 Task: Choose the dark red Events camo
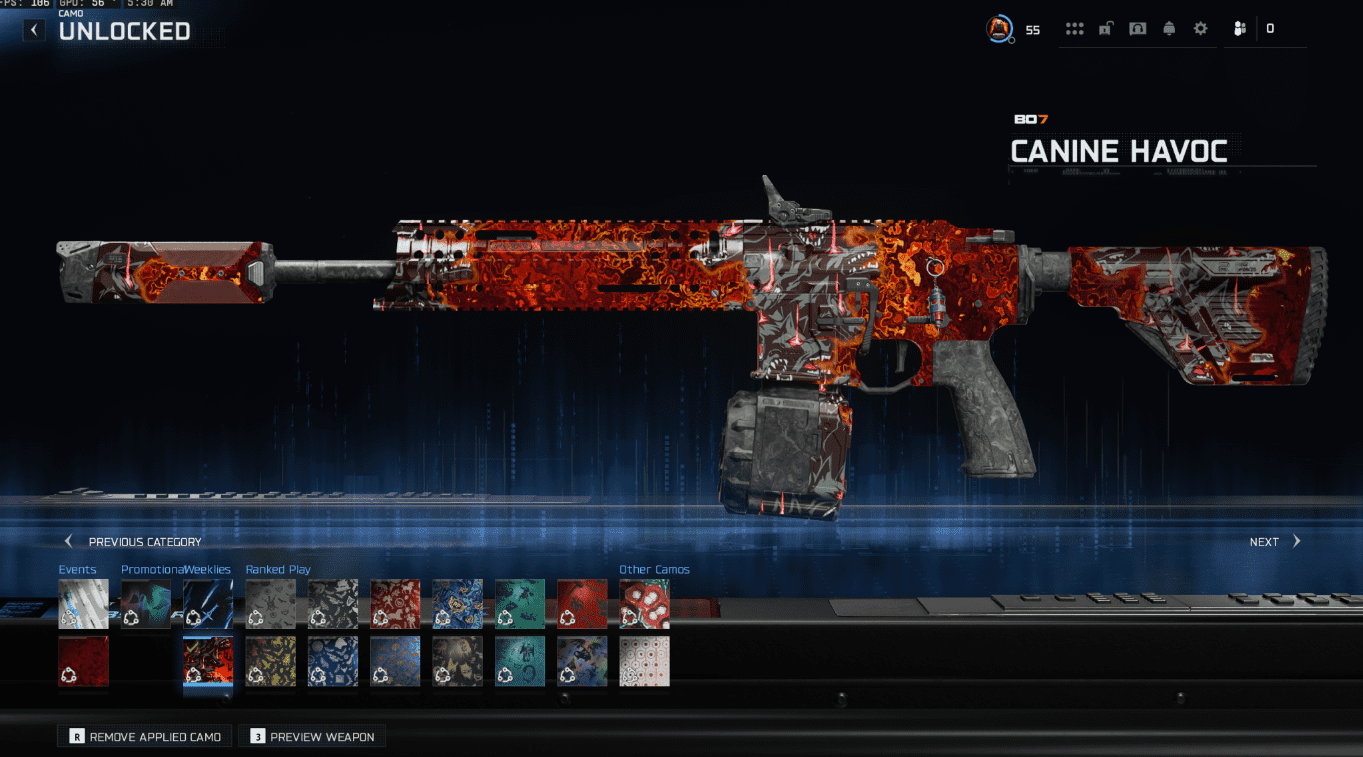click(84, 661)
